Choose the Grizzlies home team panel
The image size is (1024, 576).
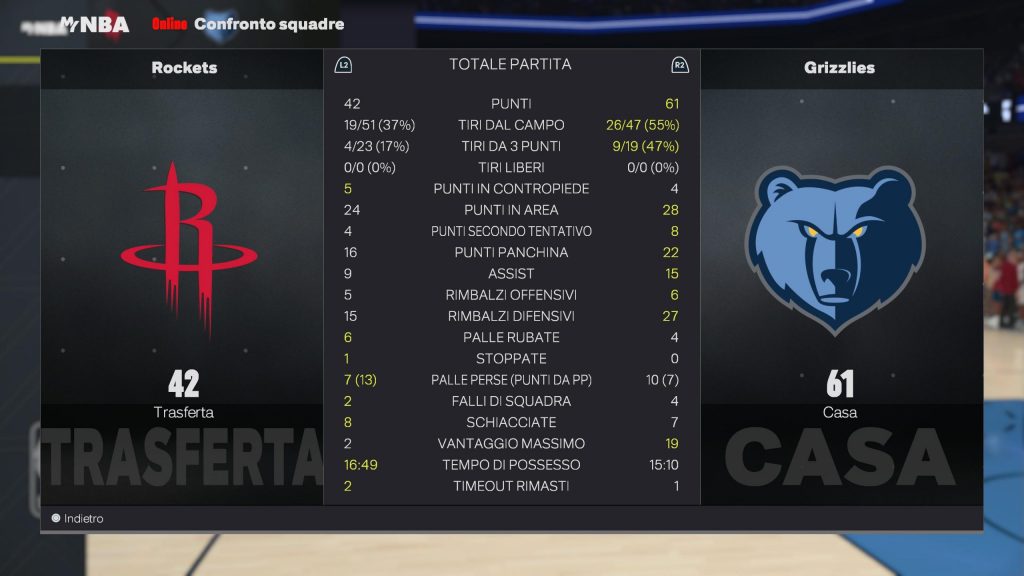tap(840, 270)
